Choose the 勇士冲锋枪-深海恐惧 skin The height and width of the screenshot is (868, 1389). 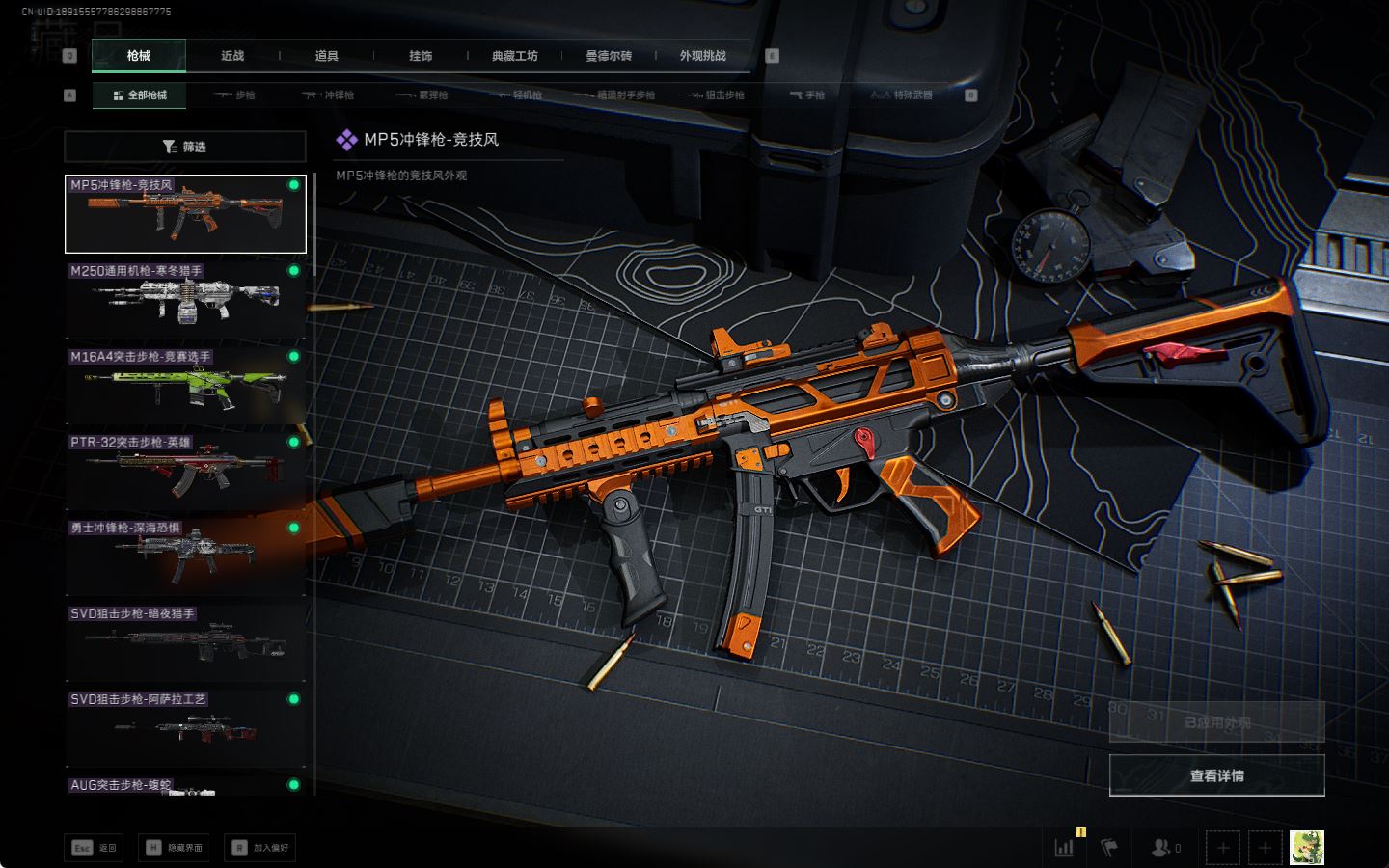point(185,557)
